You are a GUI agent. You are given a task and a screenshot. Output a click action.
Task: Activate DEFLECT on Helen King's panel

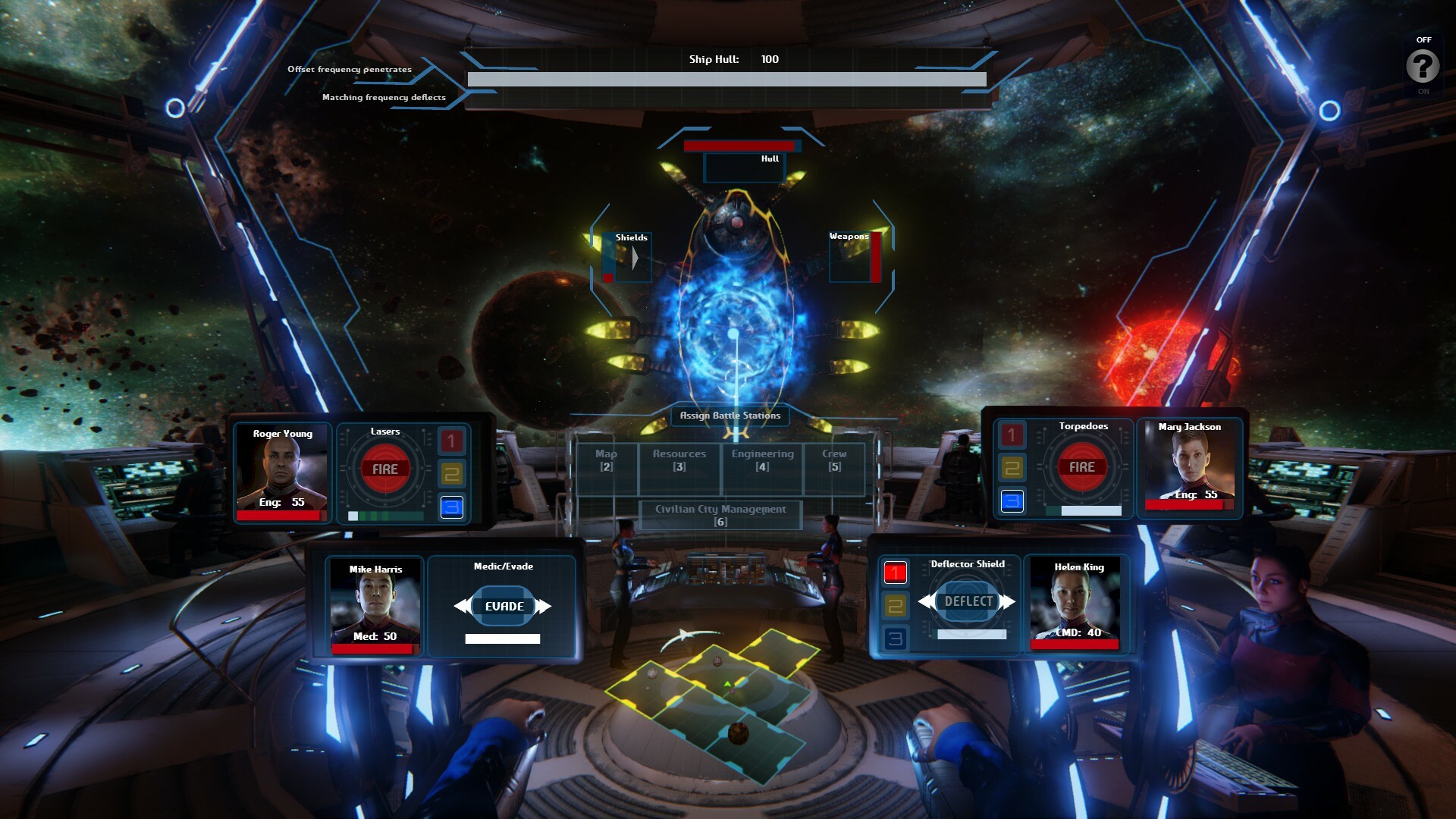coord(968,601)
